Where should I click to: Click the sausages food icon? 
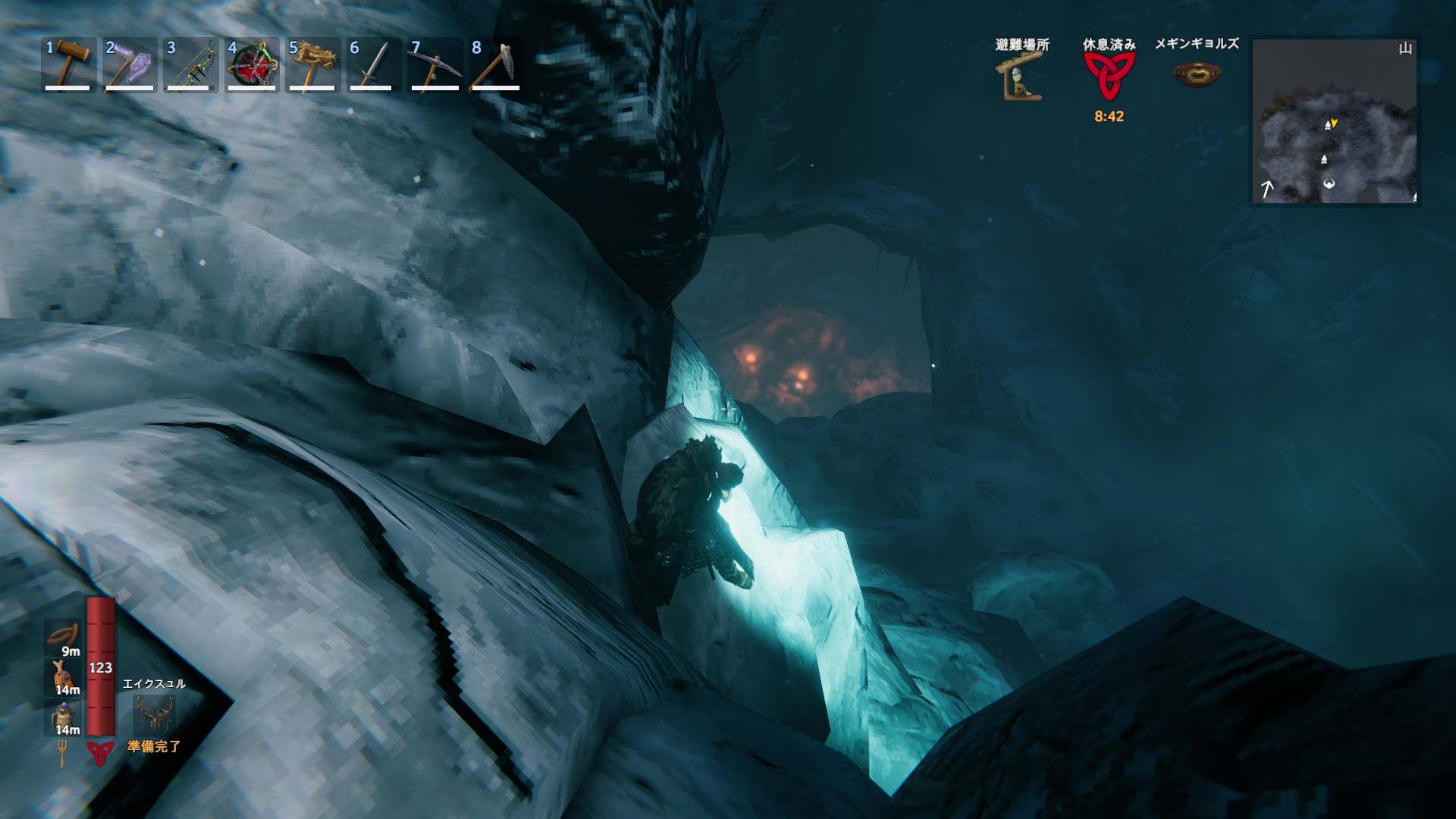click(64, 635)
